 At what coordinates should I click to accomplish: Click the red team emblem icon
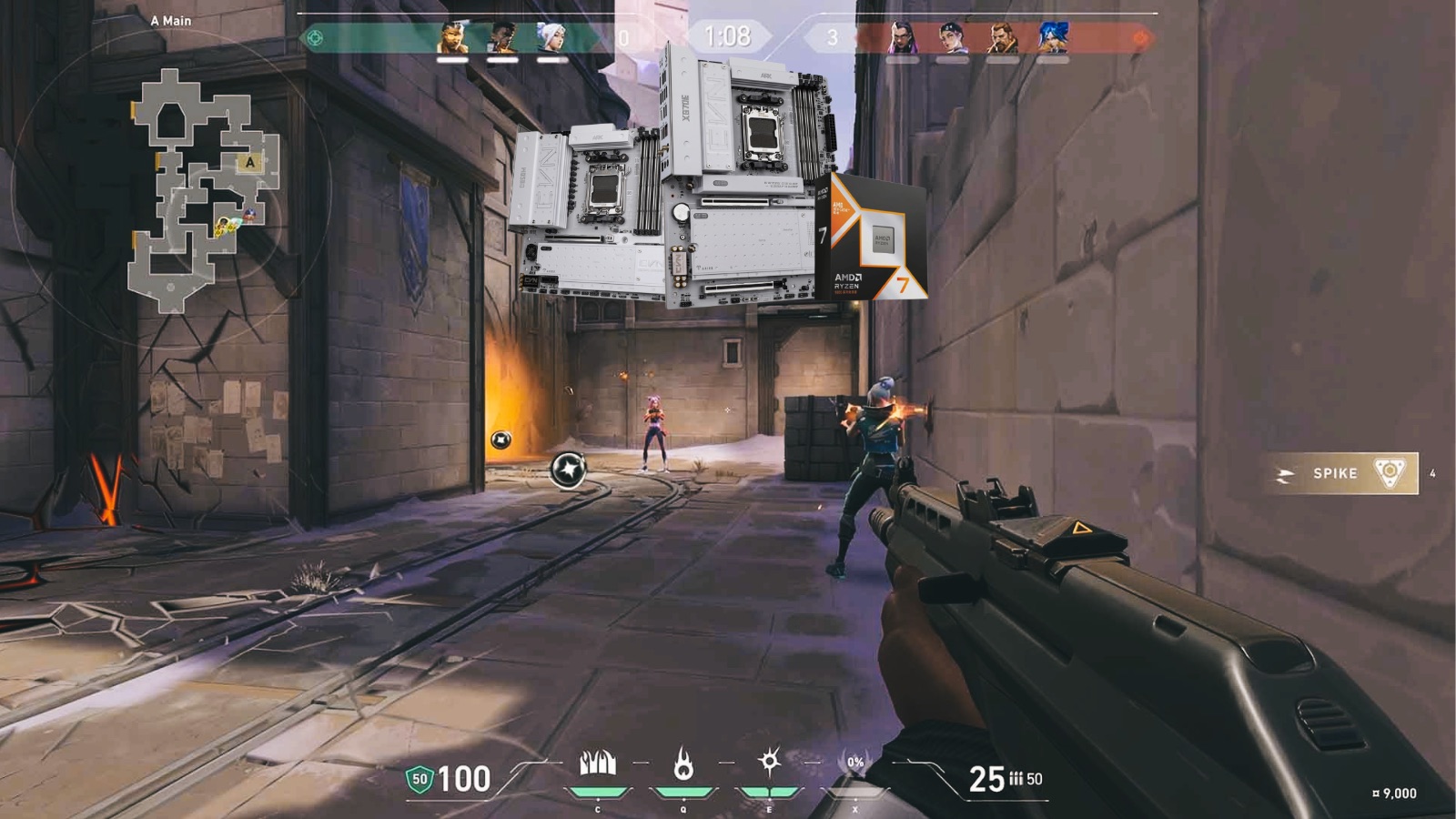(x=1139, y=38)
